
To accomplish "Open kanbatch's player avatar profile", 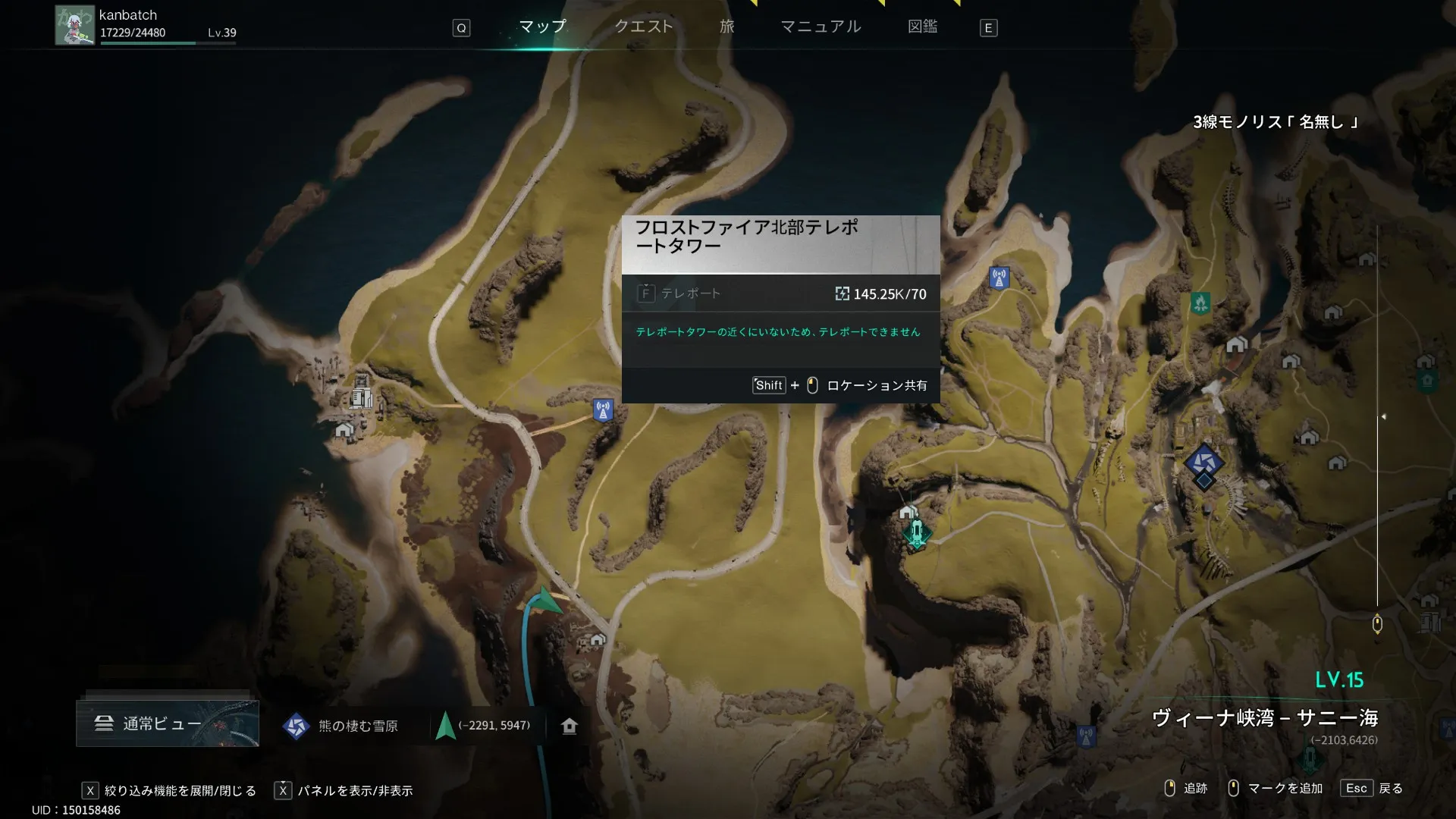I will pyautogui.click(x=74, y=26).
